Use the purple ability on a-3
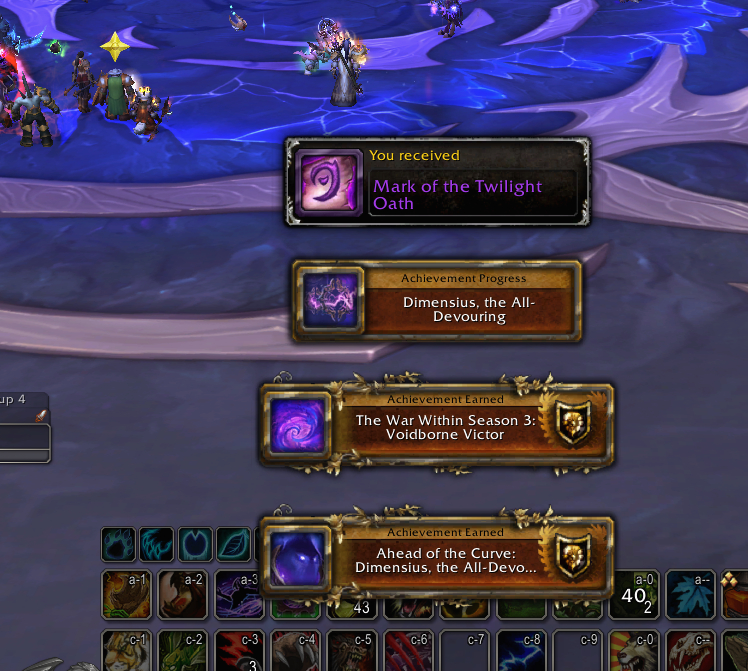The width and height of the screenshot is (748, 671). pyautogui.click(x=238, y=594)
